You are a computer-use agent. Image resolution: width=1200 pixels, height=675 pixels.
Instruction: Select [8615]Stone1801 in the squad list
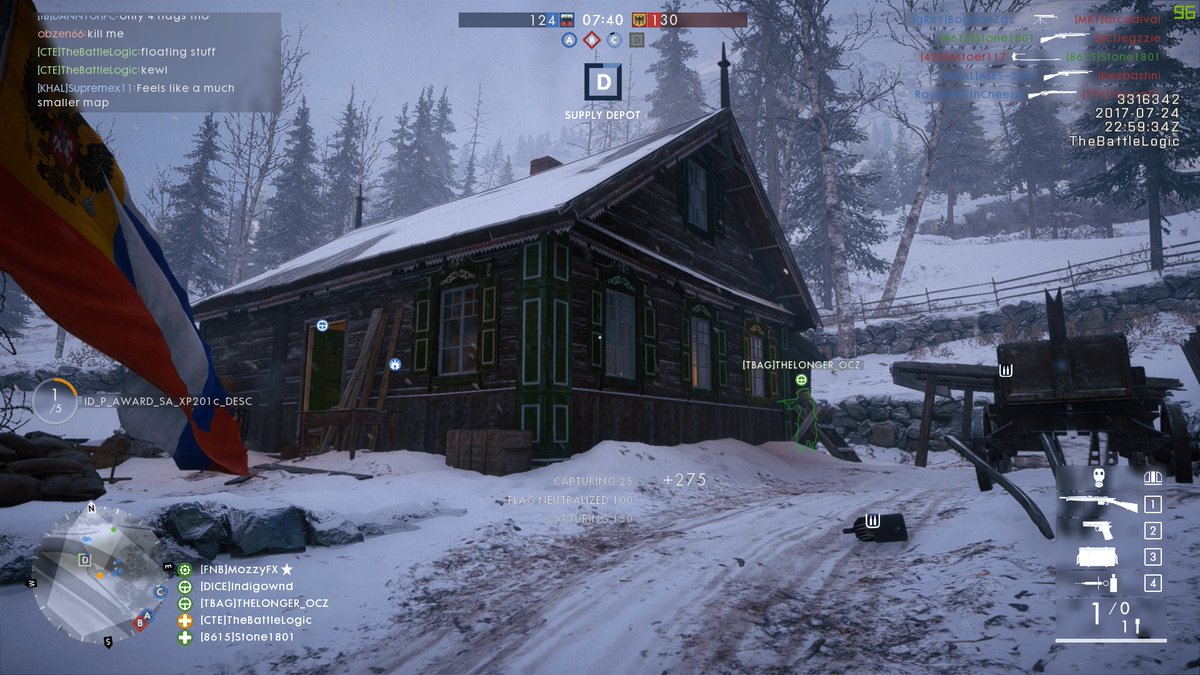[x=246, y=637]
